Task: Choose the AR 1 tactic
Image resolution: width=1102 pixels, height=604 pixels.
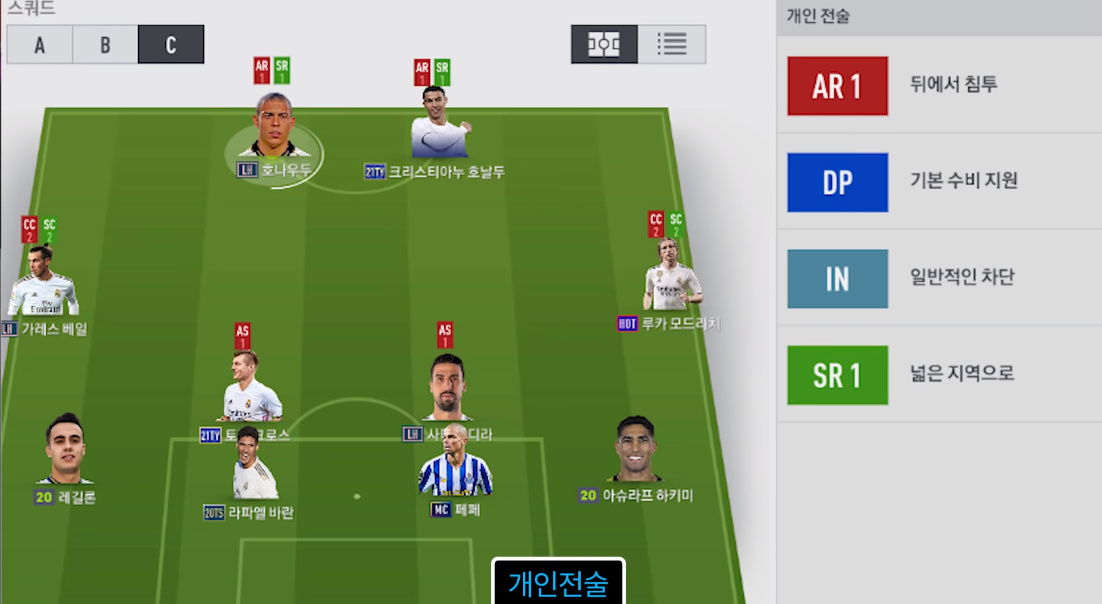Action: 837,86
